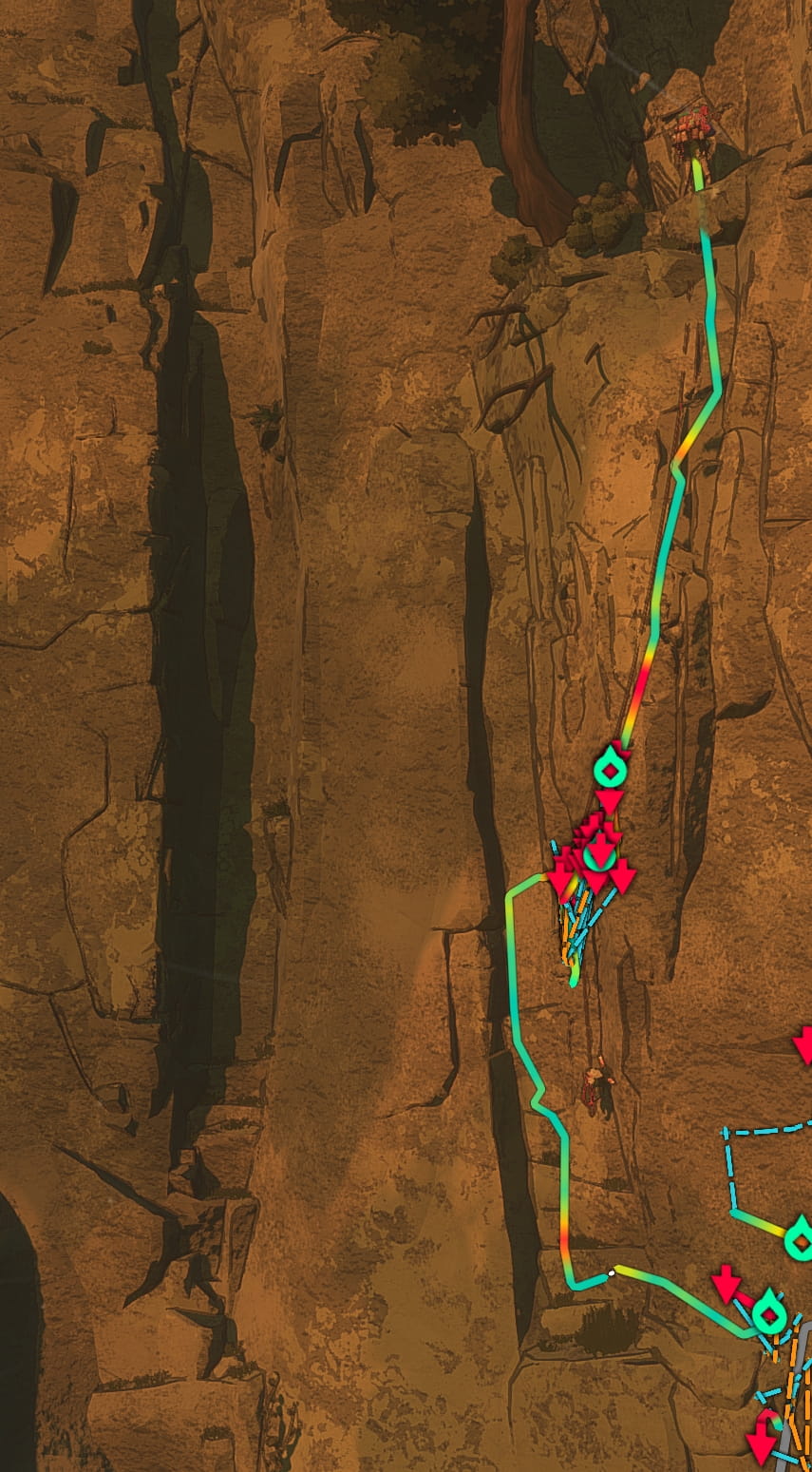Select the teal piton marker beside the gray route line

tap(768, 1314)
